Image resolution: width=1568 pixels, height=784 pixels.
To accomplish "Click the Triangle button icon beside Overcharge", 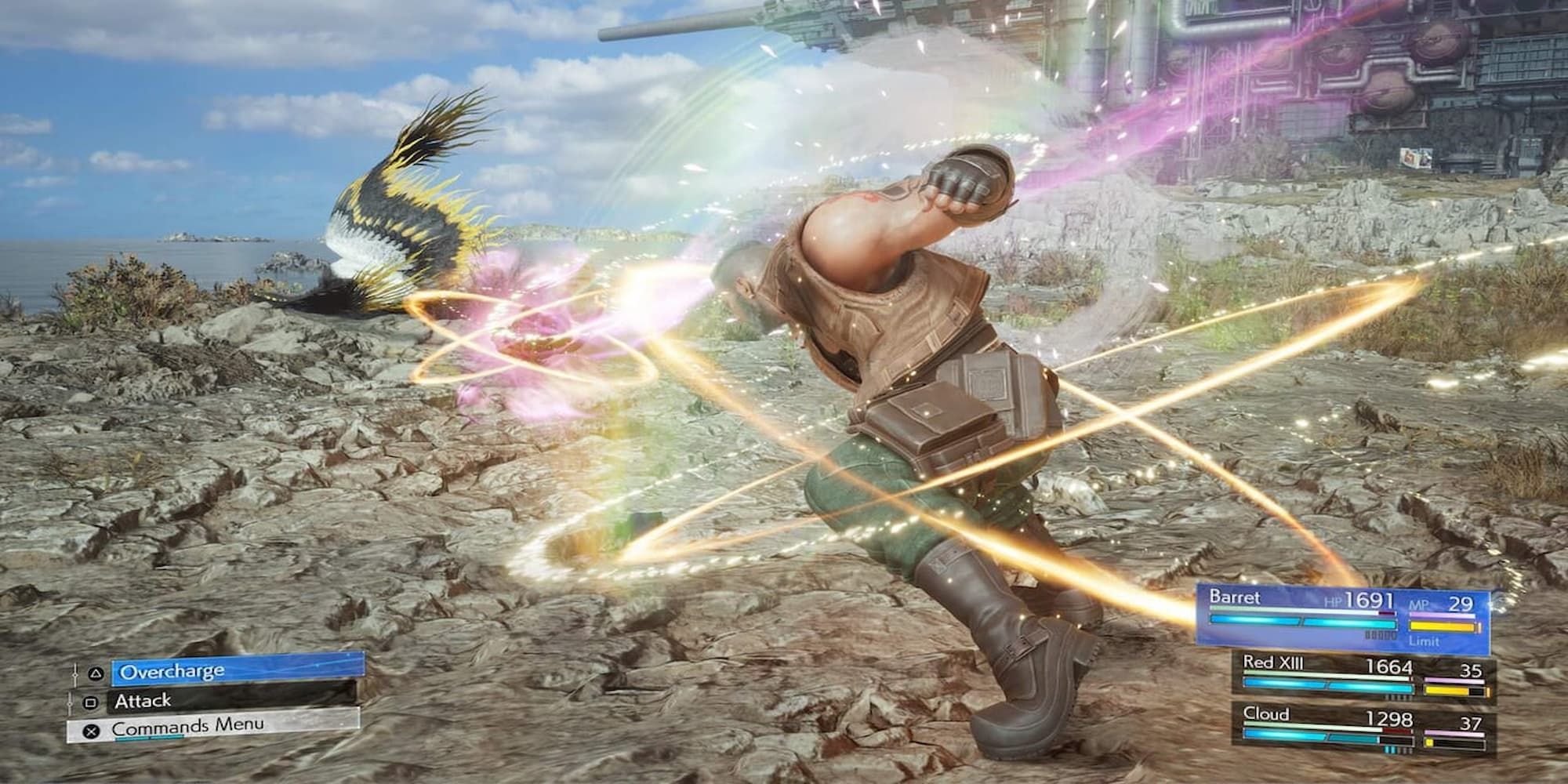I will pyautogui.click(x=96, y=673).
